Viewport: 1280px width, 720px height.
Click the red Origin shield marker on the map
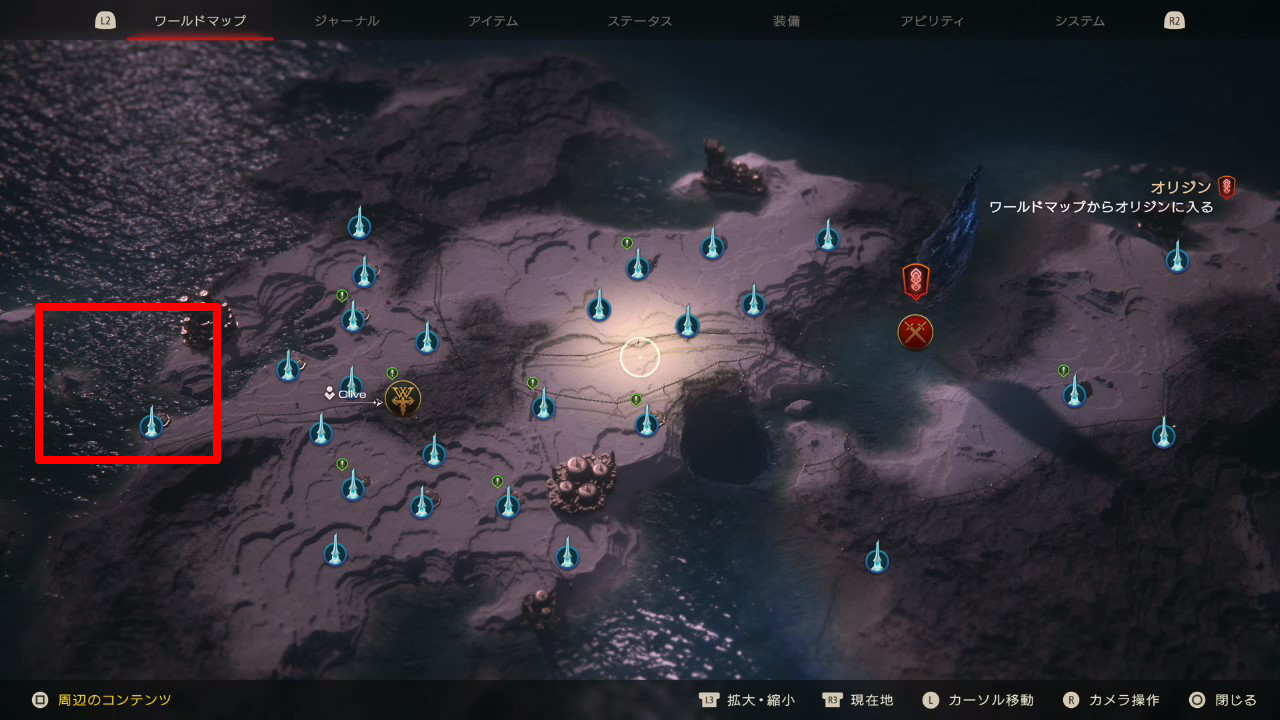[x=916, y=280]
